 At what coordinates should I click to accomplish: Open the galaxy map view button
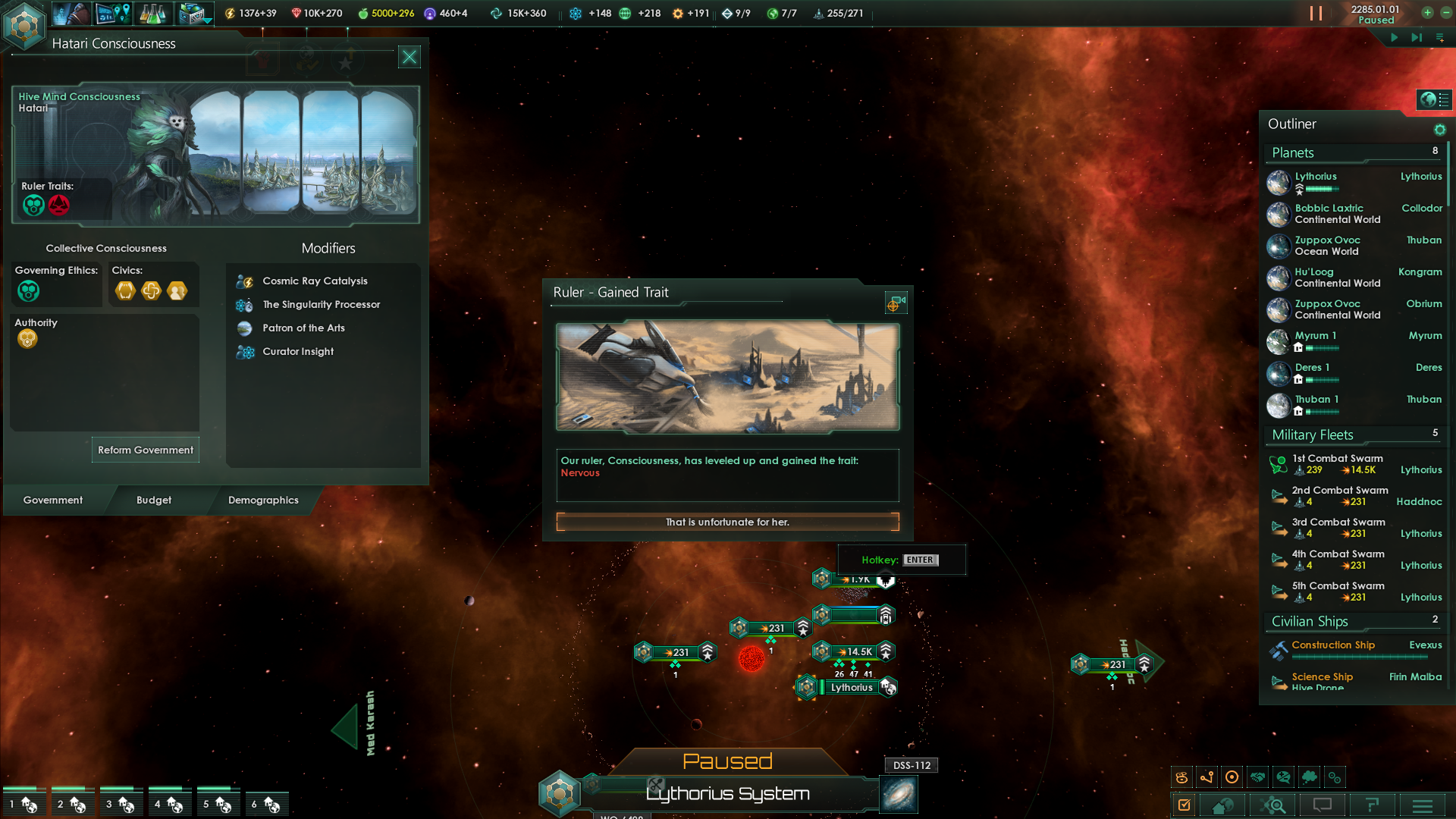point(899,794)
